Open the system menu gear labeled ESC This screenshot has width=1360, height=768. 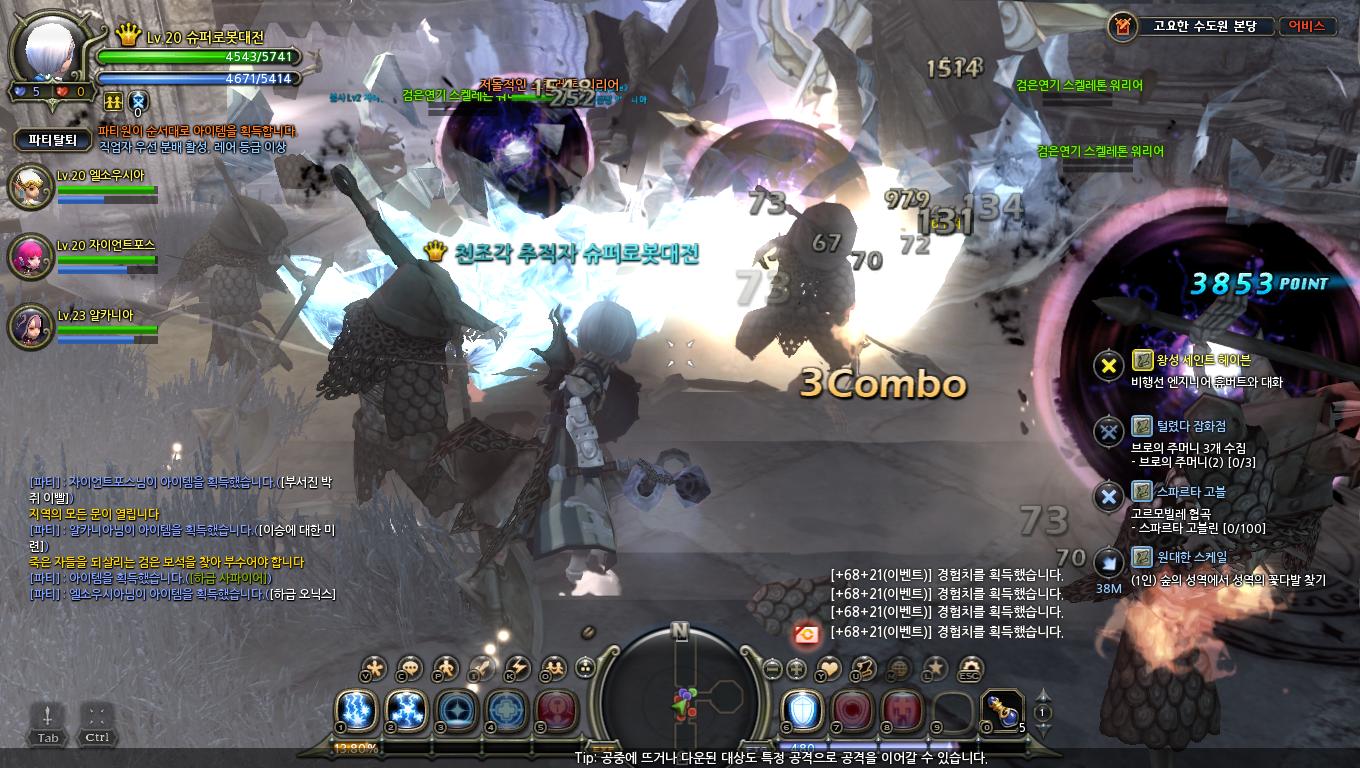click(x=969, y=668)
